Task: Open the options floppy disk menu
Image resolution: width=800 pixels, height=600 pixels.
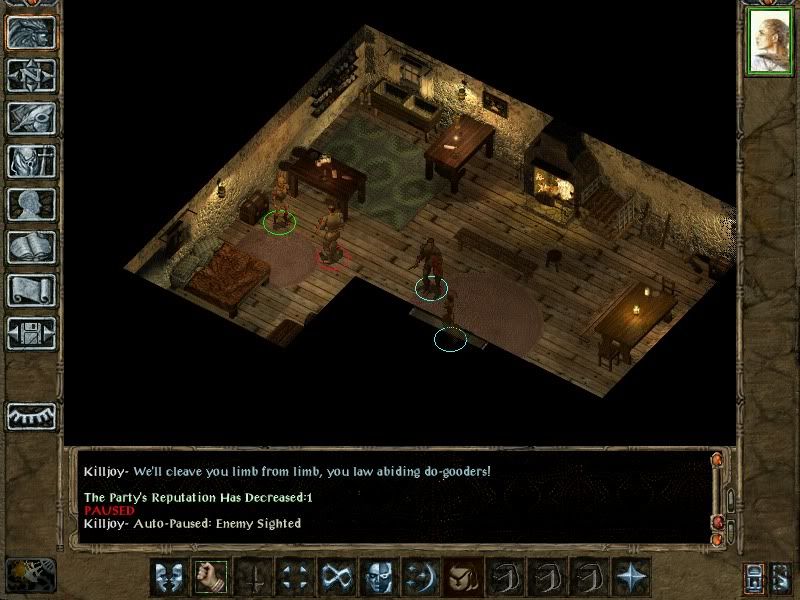Action: tap(31, 333)
